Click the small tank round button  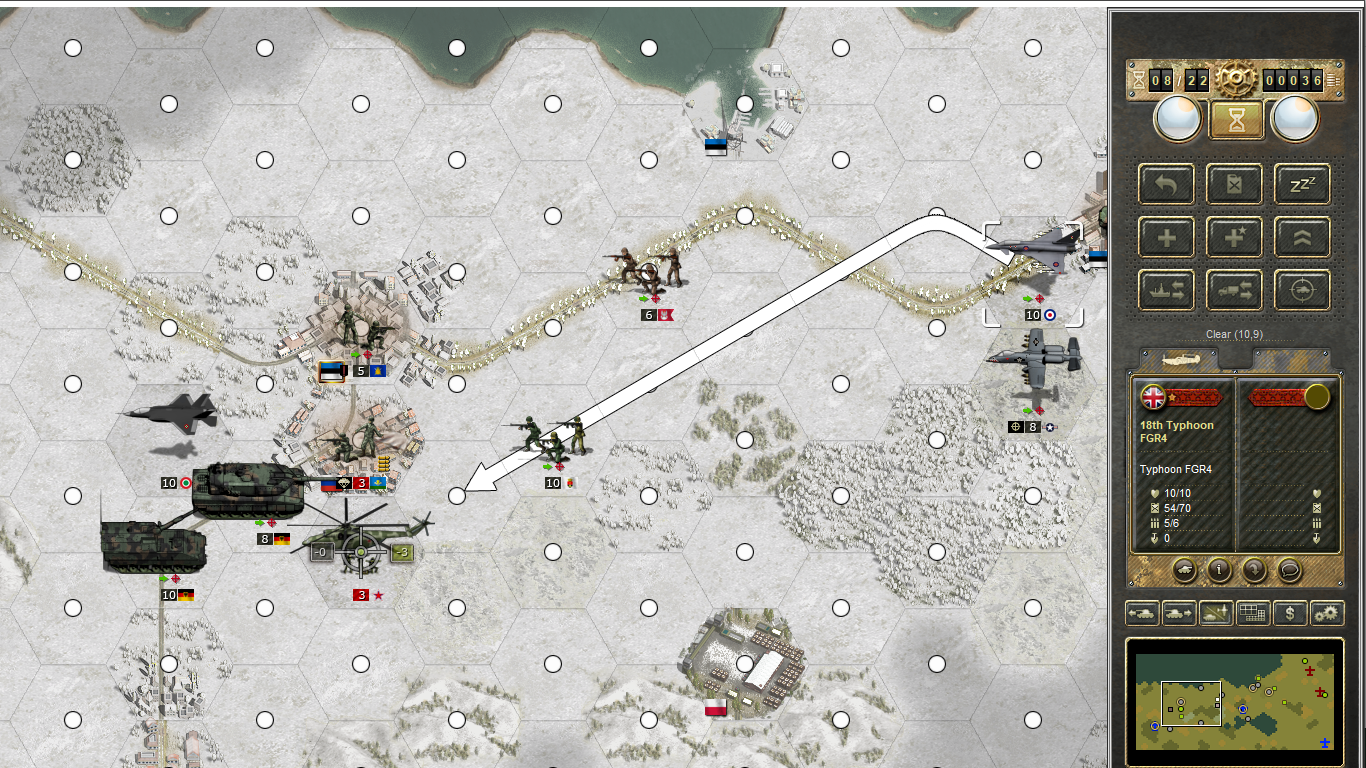coord(1183,570)
